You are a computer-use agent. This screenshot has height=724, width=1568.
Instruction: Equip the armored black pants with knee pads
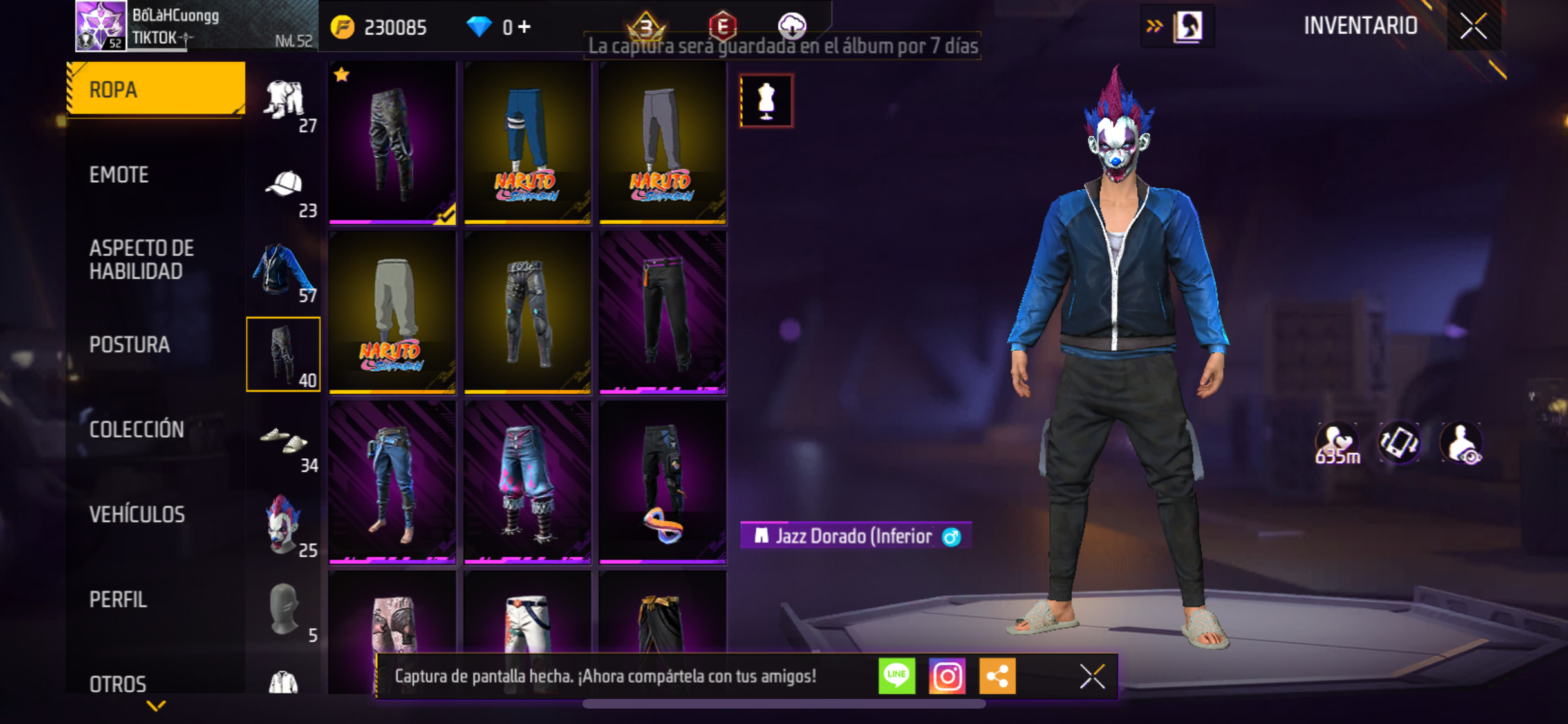527,313
